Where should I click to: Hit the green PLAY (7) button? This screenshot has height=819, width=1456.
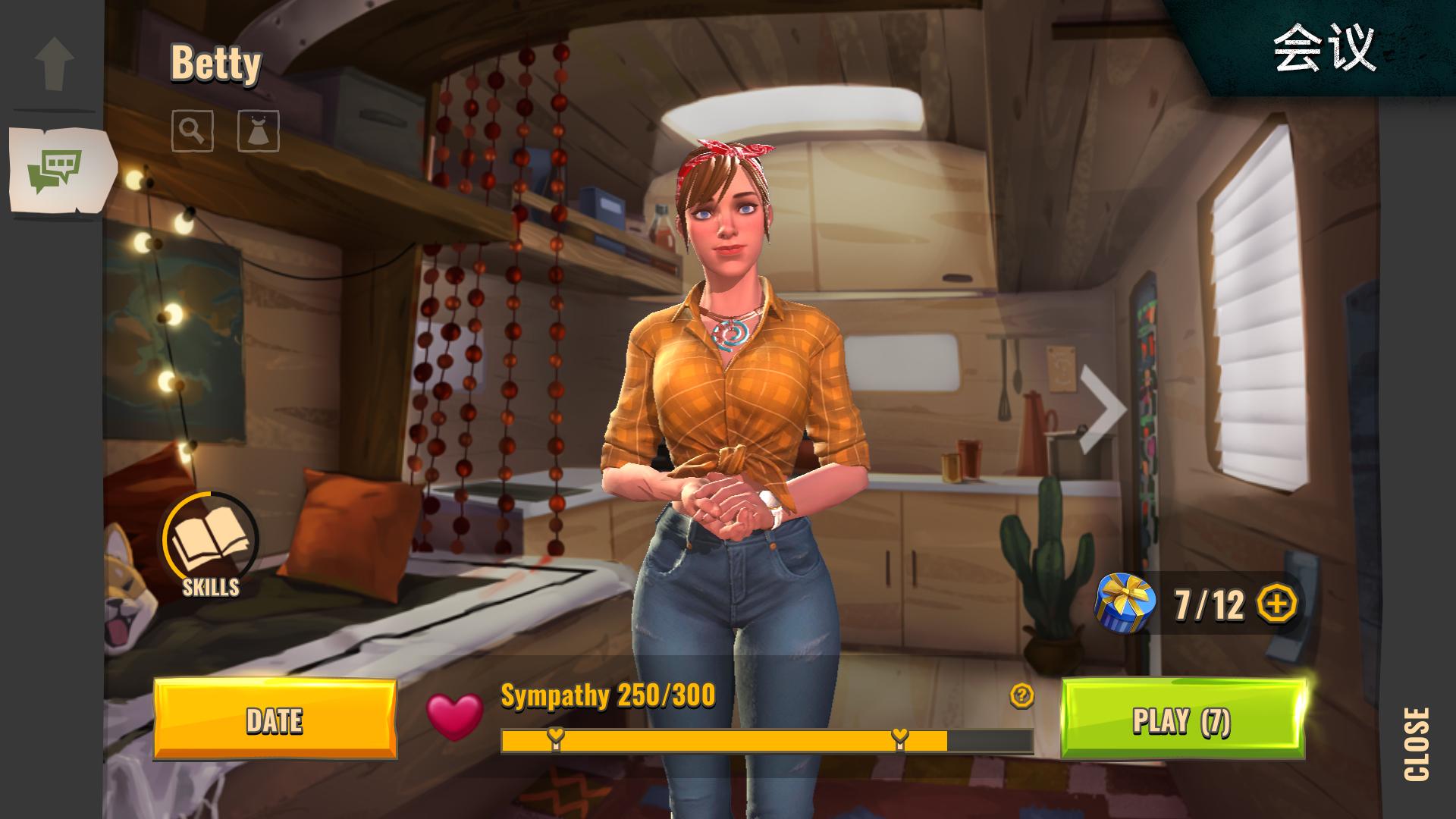coord(1181,719)
